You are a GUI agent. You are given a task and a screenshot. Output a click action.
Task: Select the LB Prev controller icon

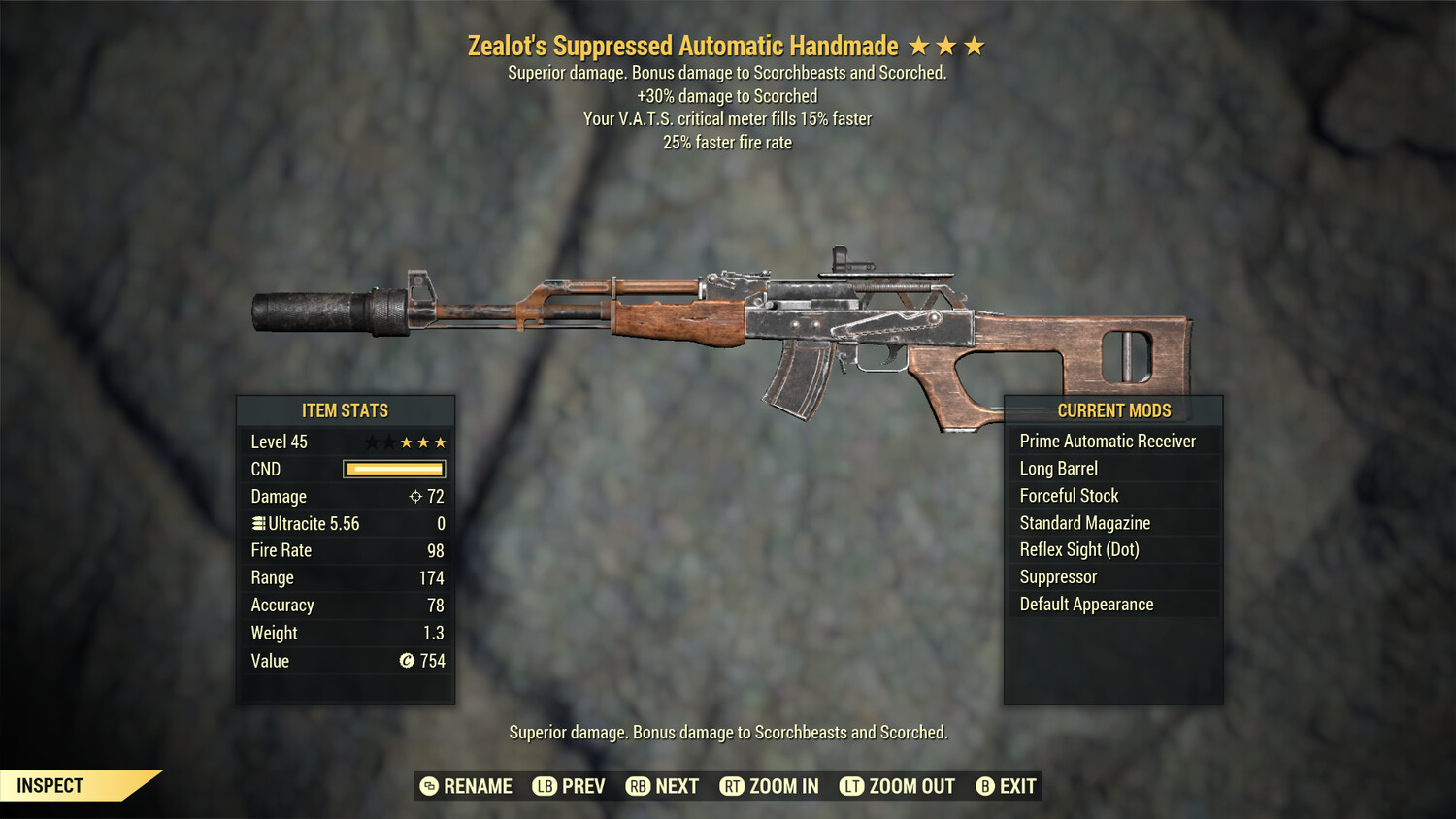tap(546, 786)
